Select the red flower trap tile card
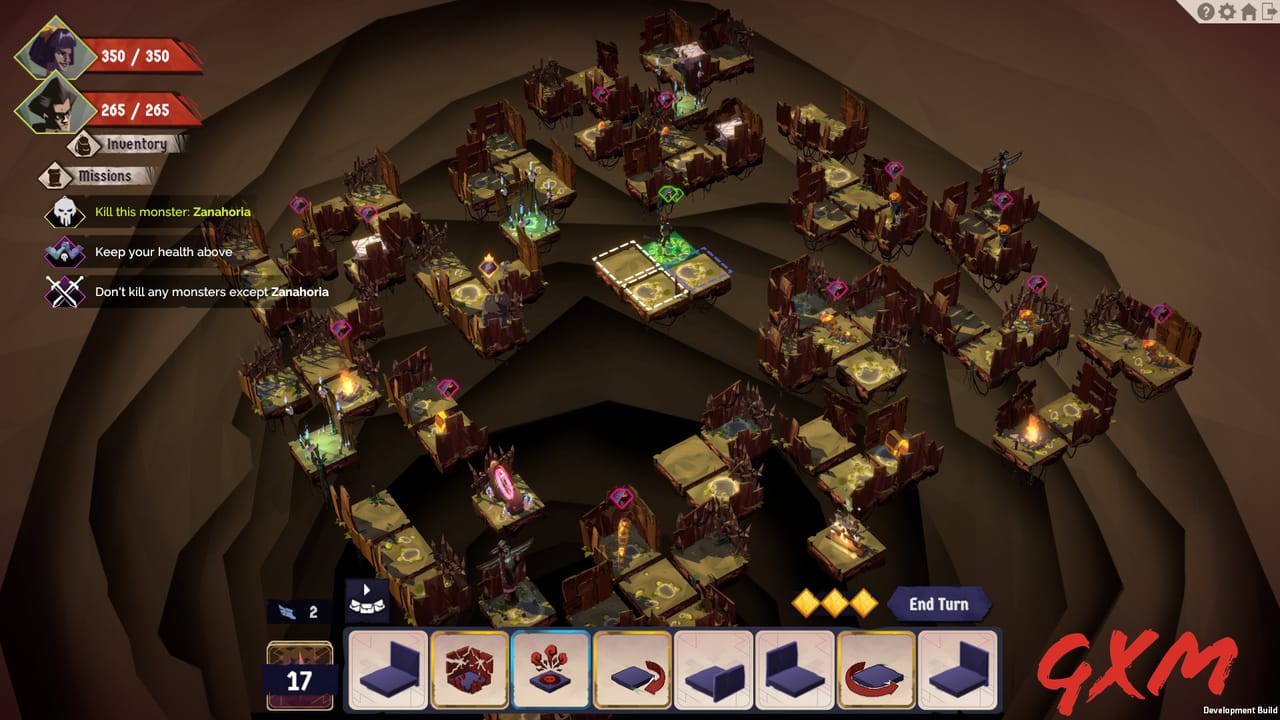 click(x=551, y=670)
